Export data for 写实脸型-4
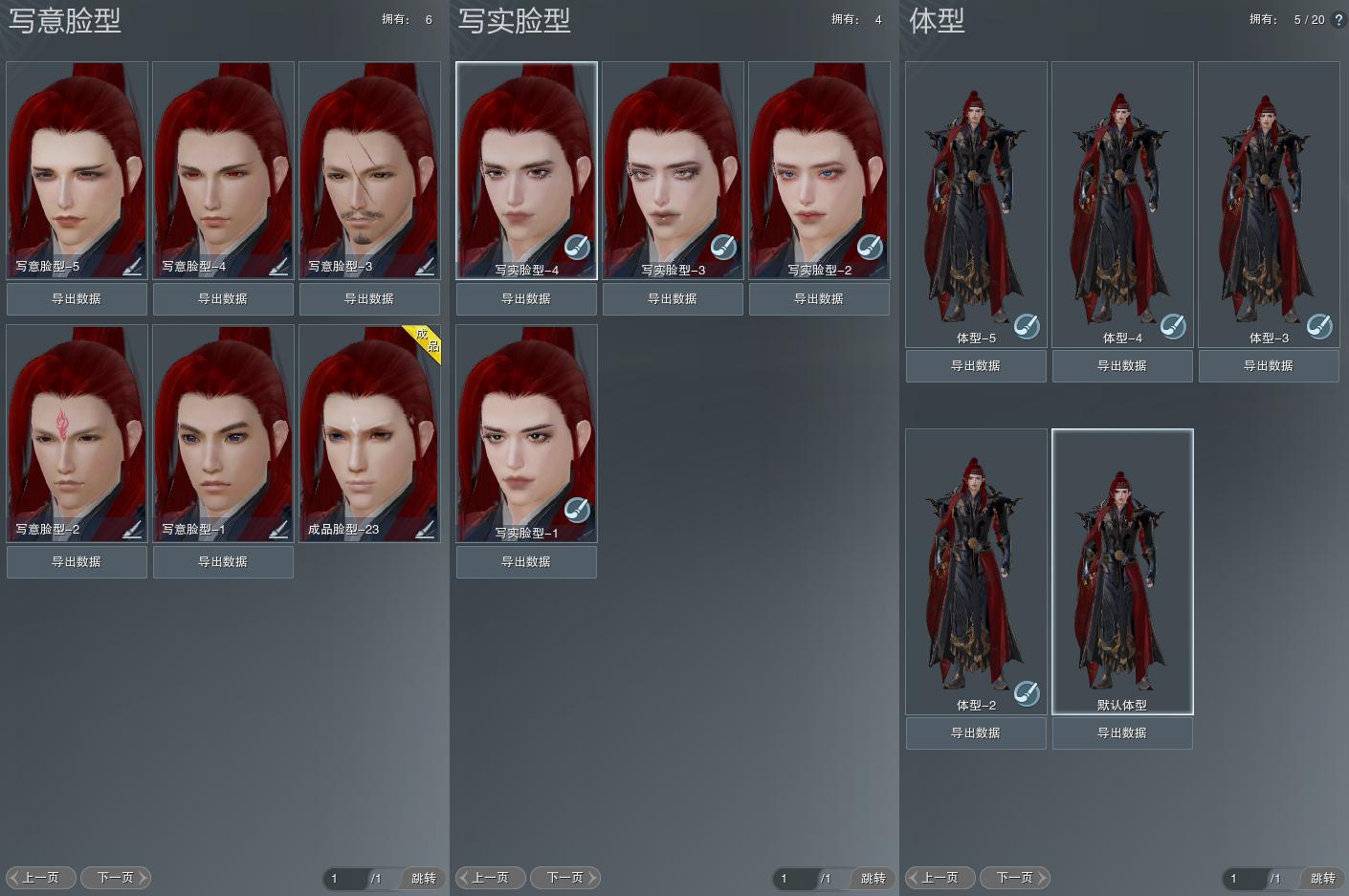 click(x=526, y=299)
